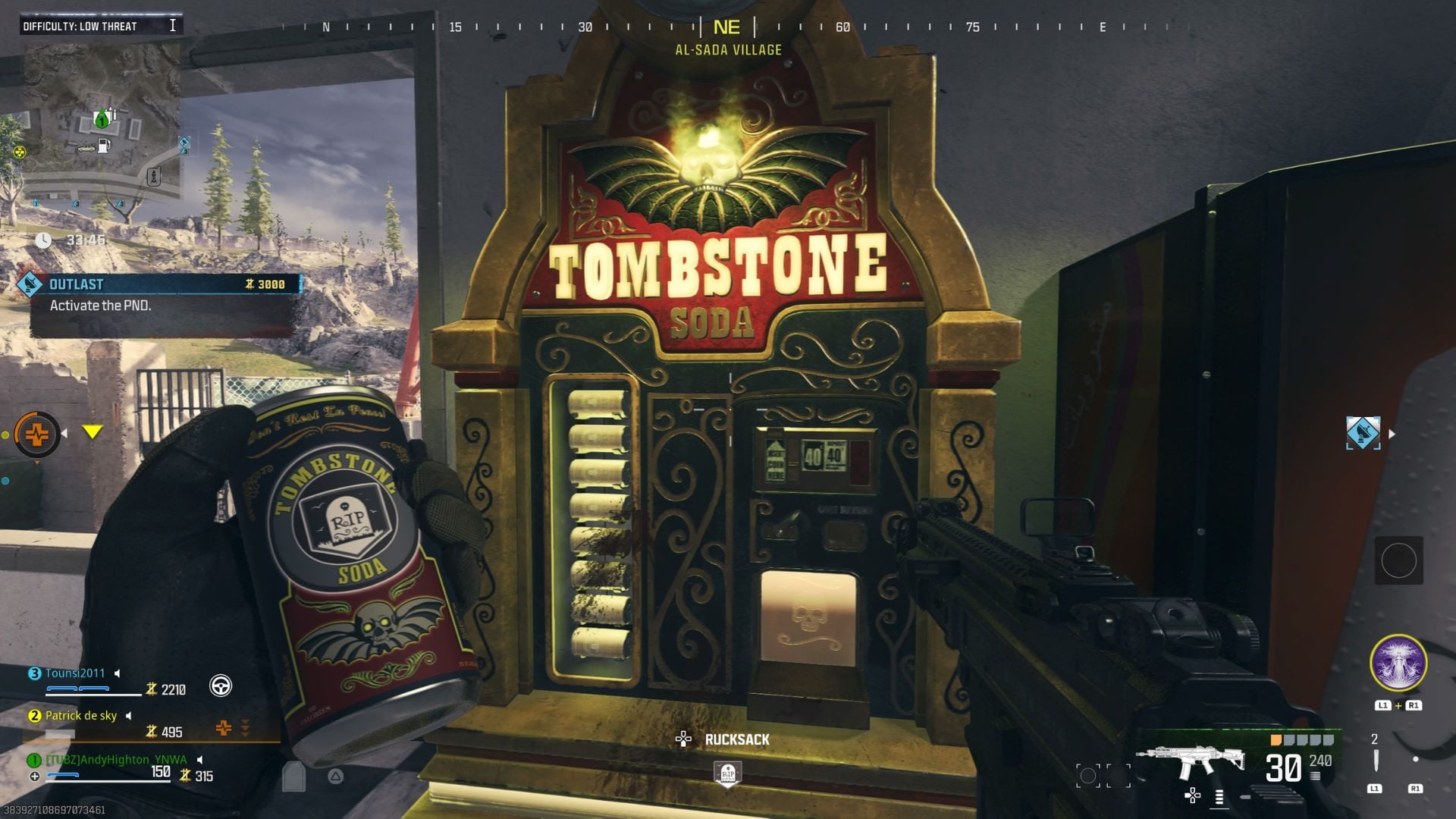
Task: Mute Patrick de sky's speaker icon
Action: (x=128, y=717)
